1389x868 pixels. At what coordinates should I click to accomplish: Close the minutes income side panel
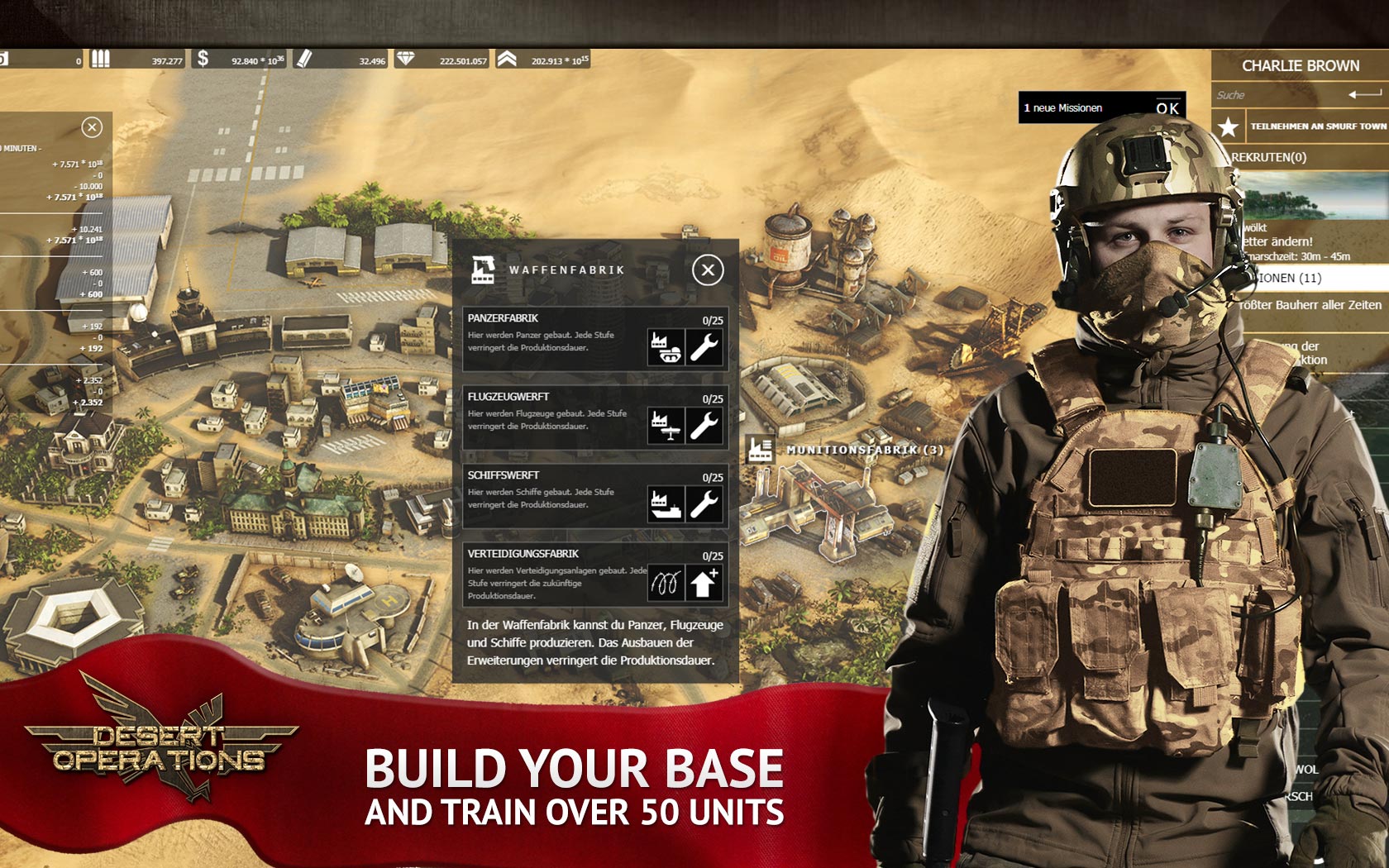point(92,127)
